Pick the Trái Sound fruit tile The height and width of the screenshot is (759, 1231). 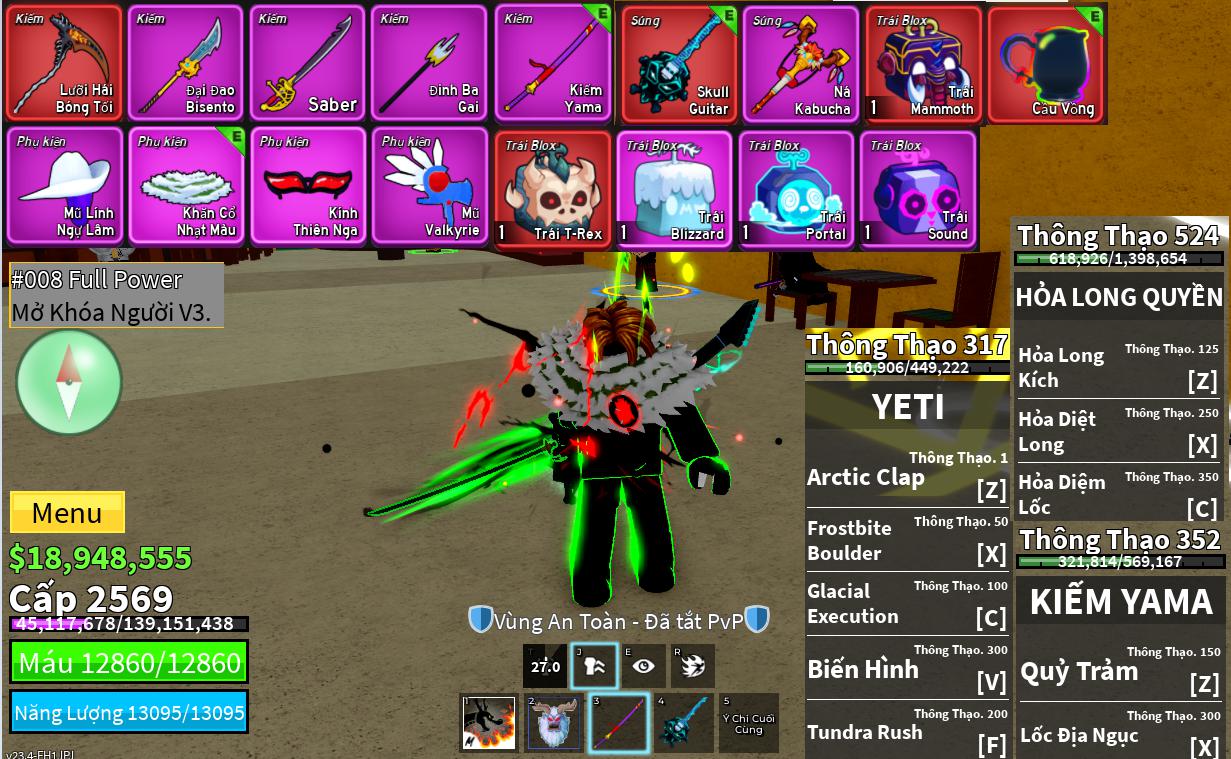pyautogui.click(x=918, y=189)
